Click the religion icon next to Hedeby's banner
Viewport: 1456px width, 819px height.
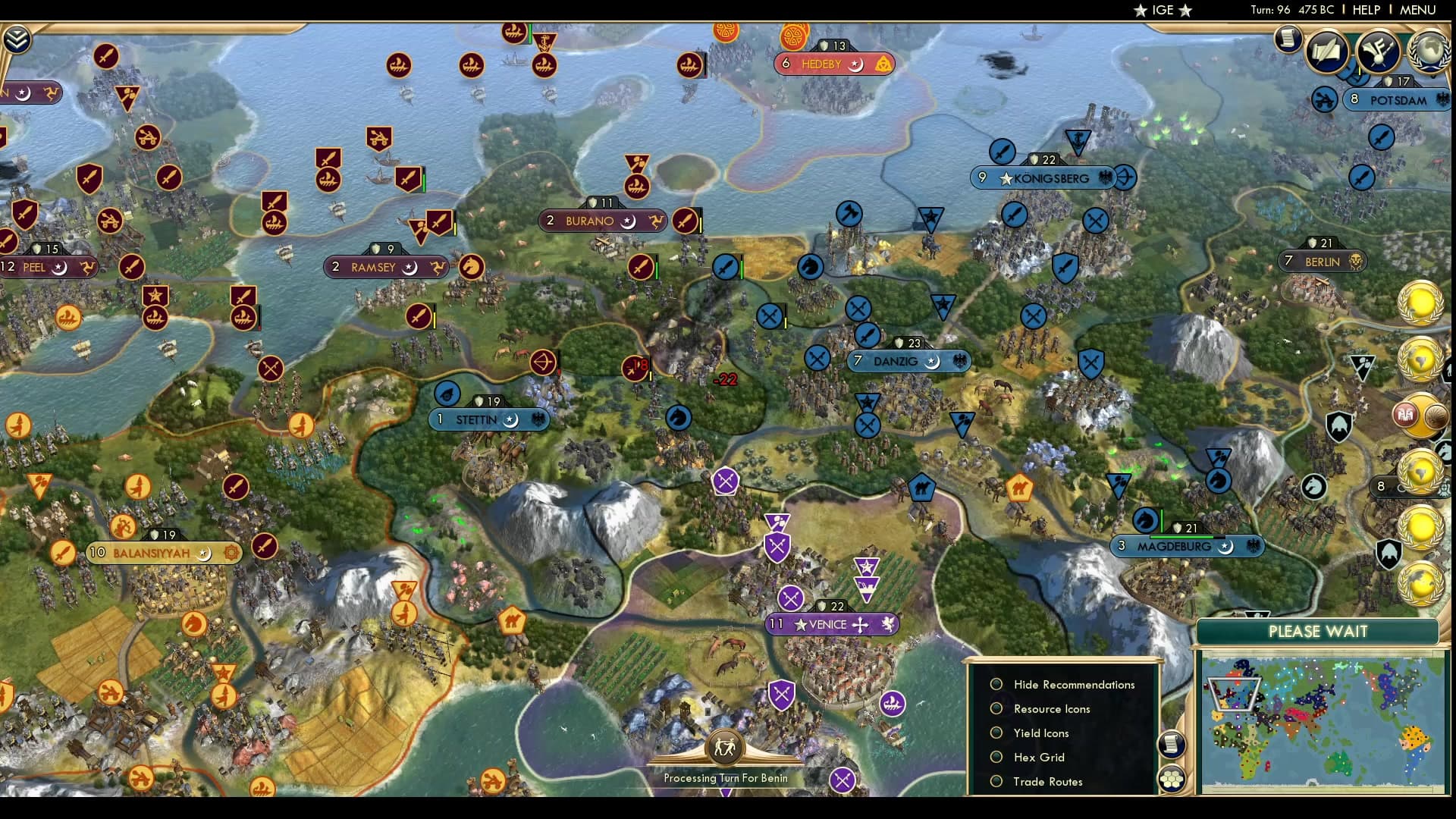click(x=883, y=64)
